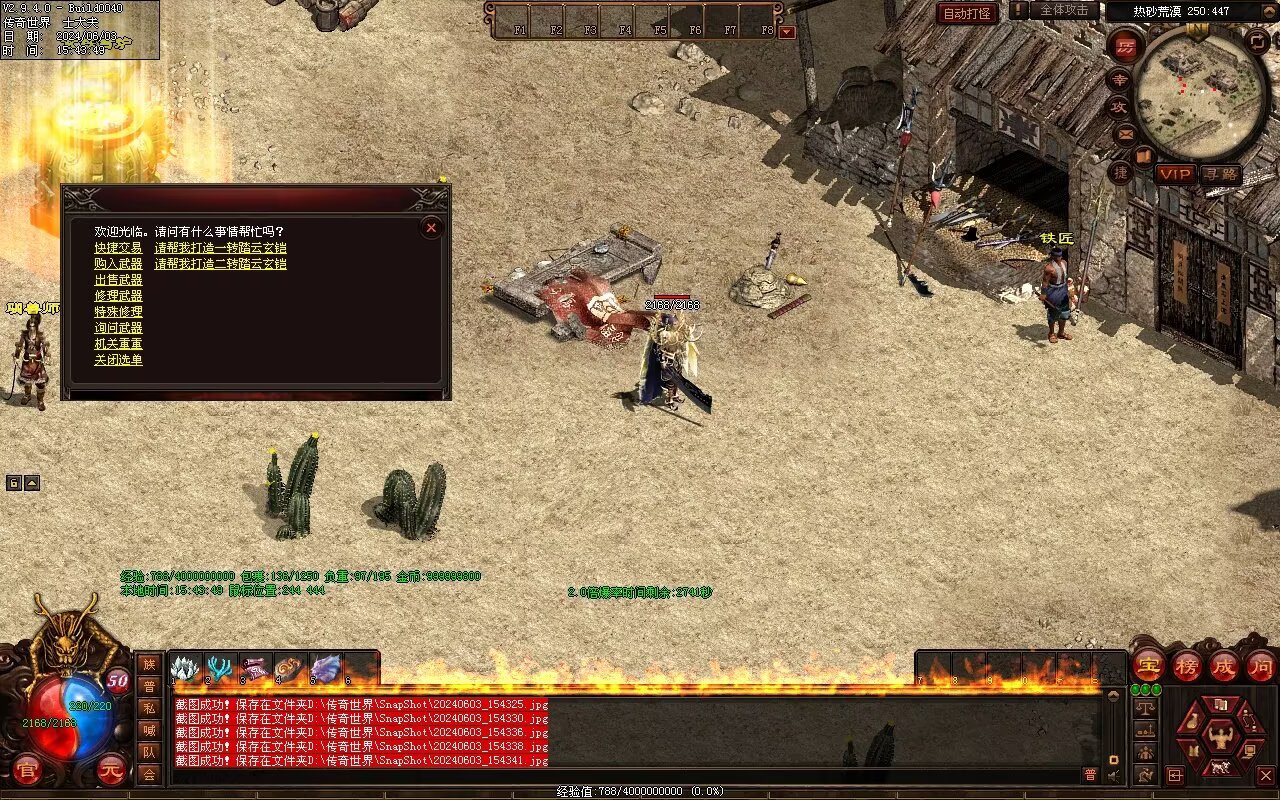Screen dimensions: 1280x800
Task: Open the VIP panel
Action: click(1175, 174)
